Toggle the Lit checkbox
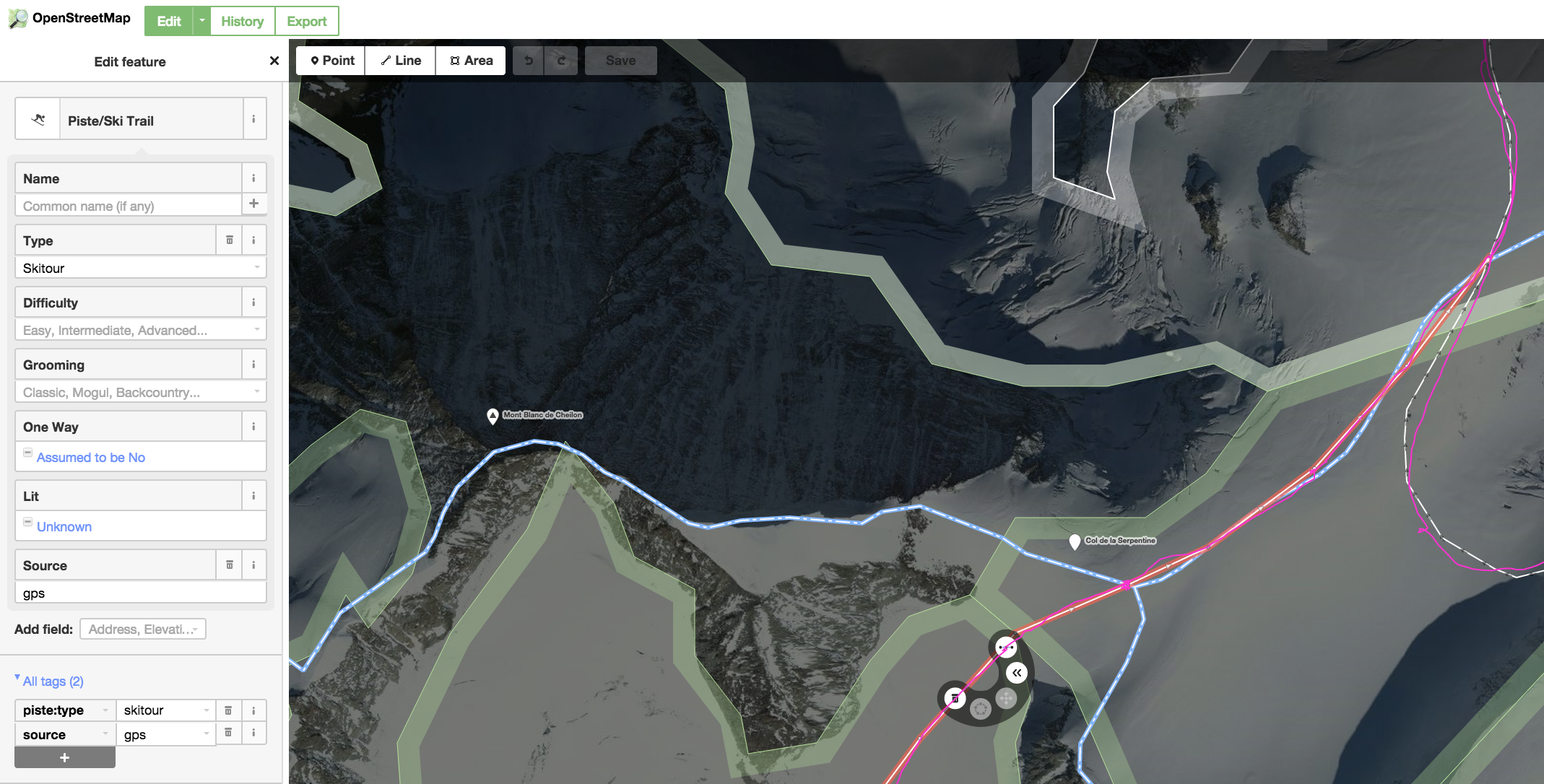Image resolution: width=1544 pixels, height=784 pixels. [28, 523]
